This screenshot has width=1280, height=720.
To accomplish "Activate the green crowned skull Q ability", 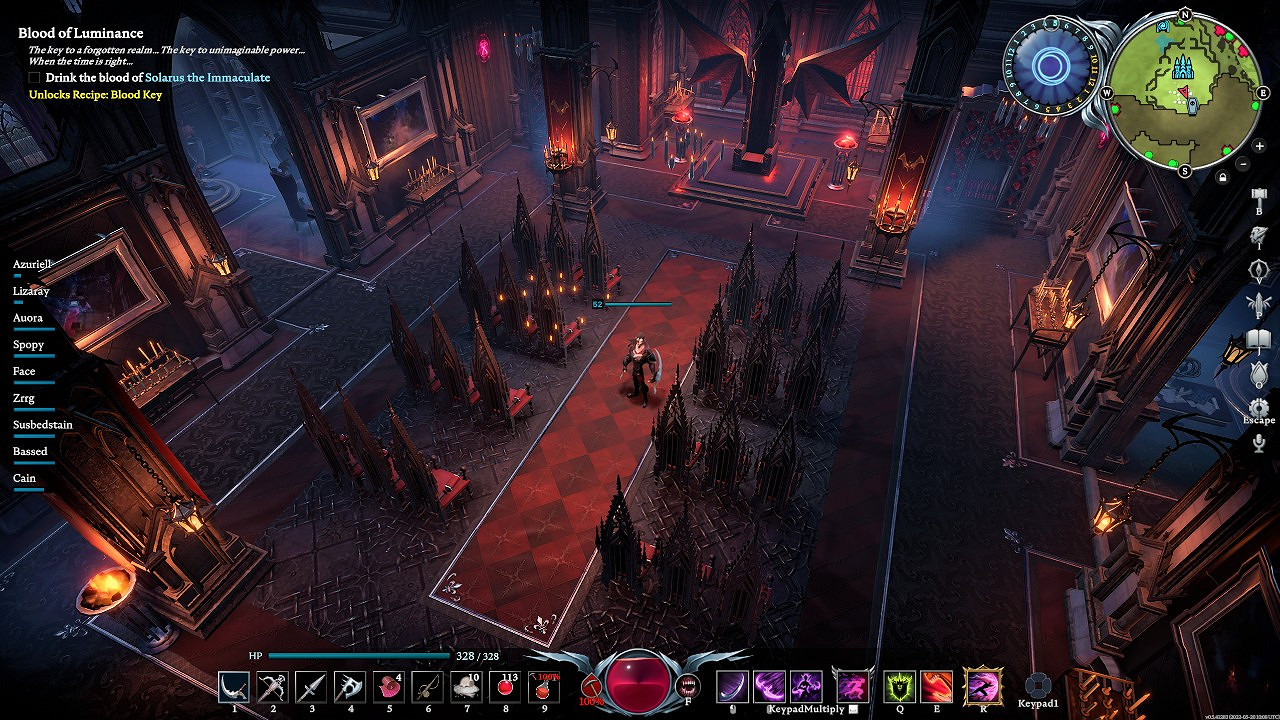I will [899, 686].
